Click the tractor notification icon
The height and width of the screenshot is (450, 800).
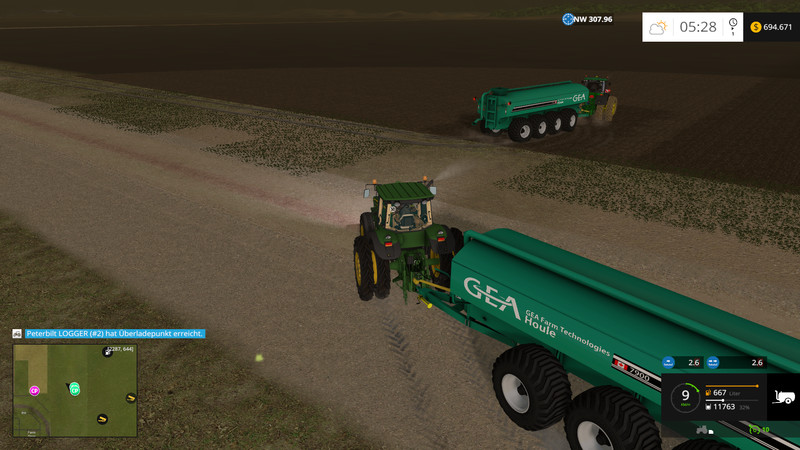17,333
